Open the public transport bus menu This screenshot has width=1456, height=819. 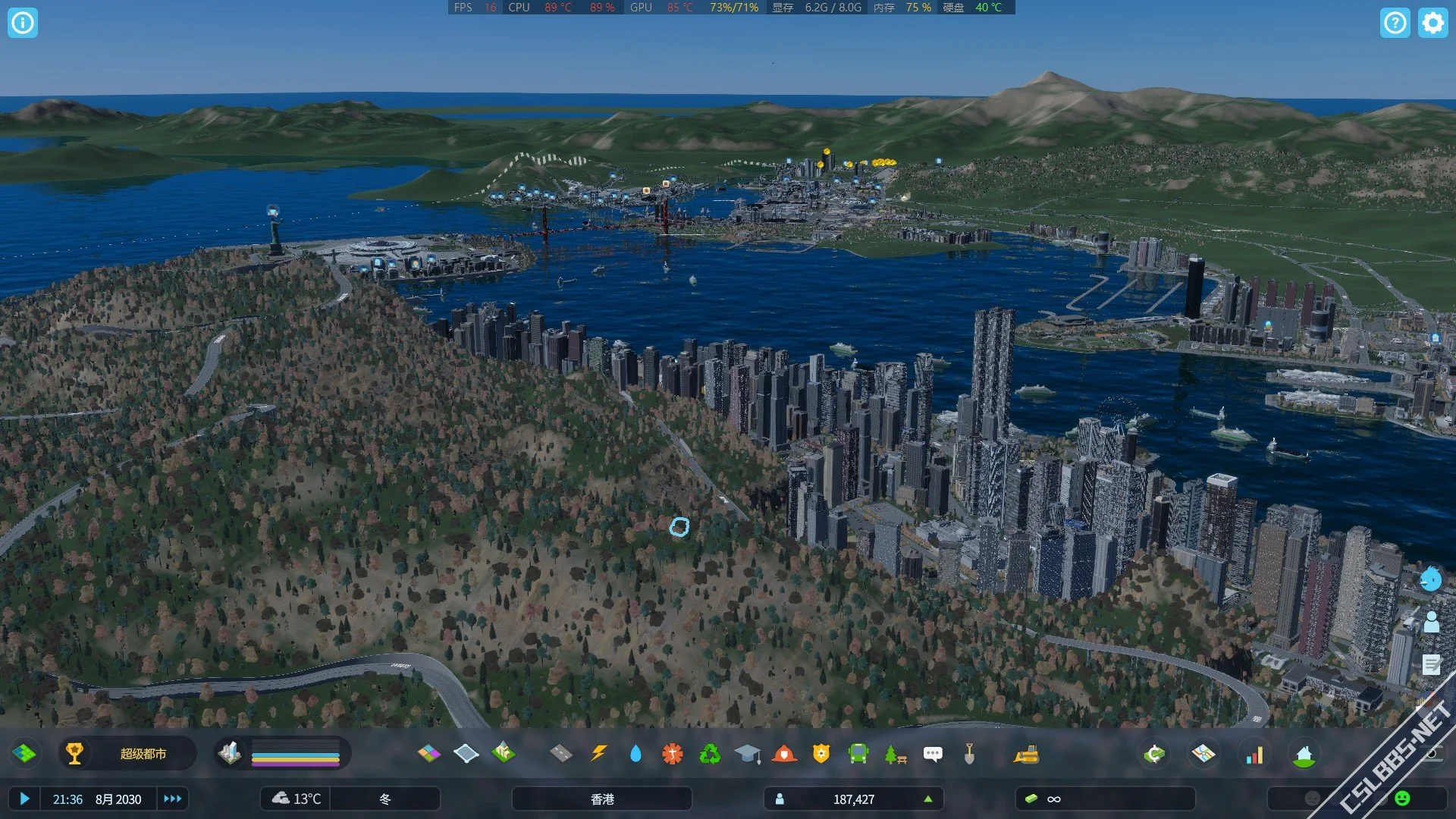click(x=858, y=754)
